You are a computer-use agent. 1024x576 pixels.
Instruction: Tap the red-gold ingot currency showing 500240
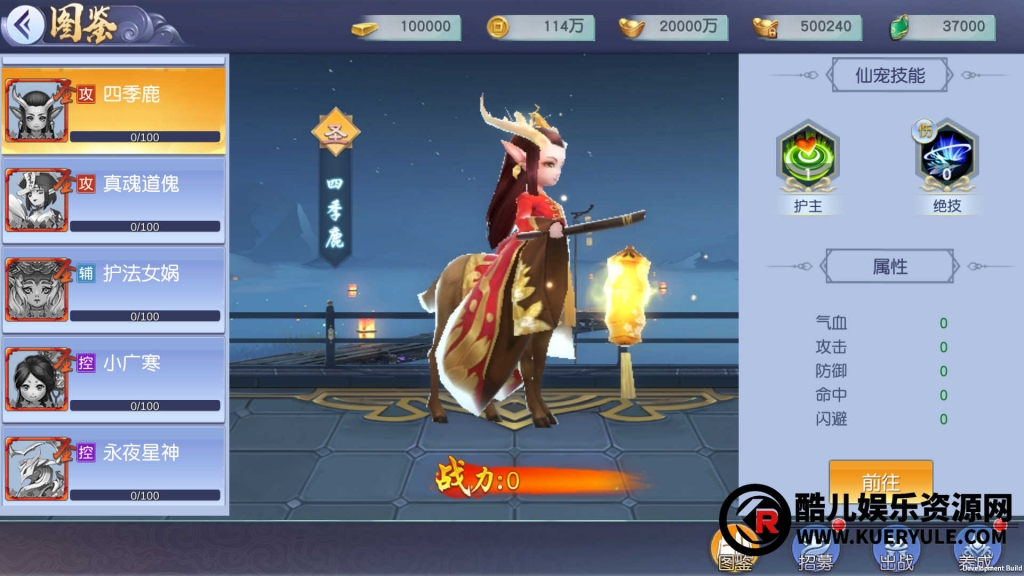[x=806, y=27]
